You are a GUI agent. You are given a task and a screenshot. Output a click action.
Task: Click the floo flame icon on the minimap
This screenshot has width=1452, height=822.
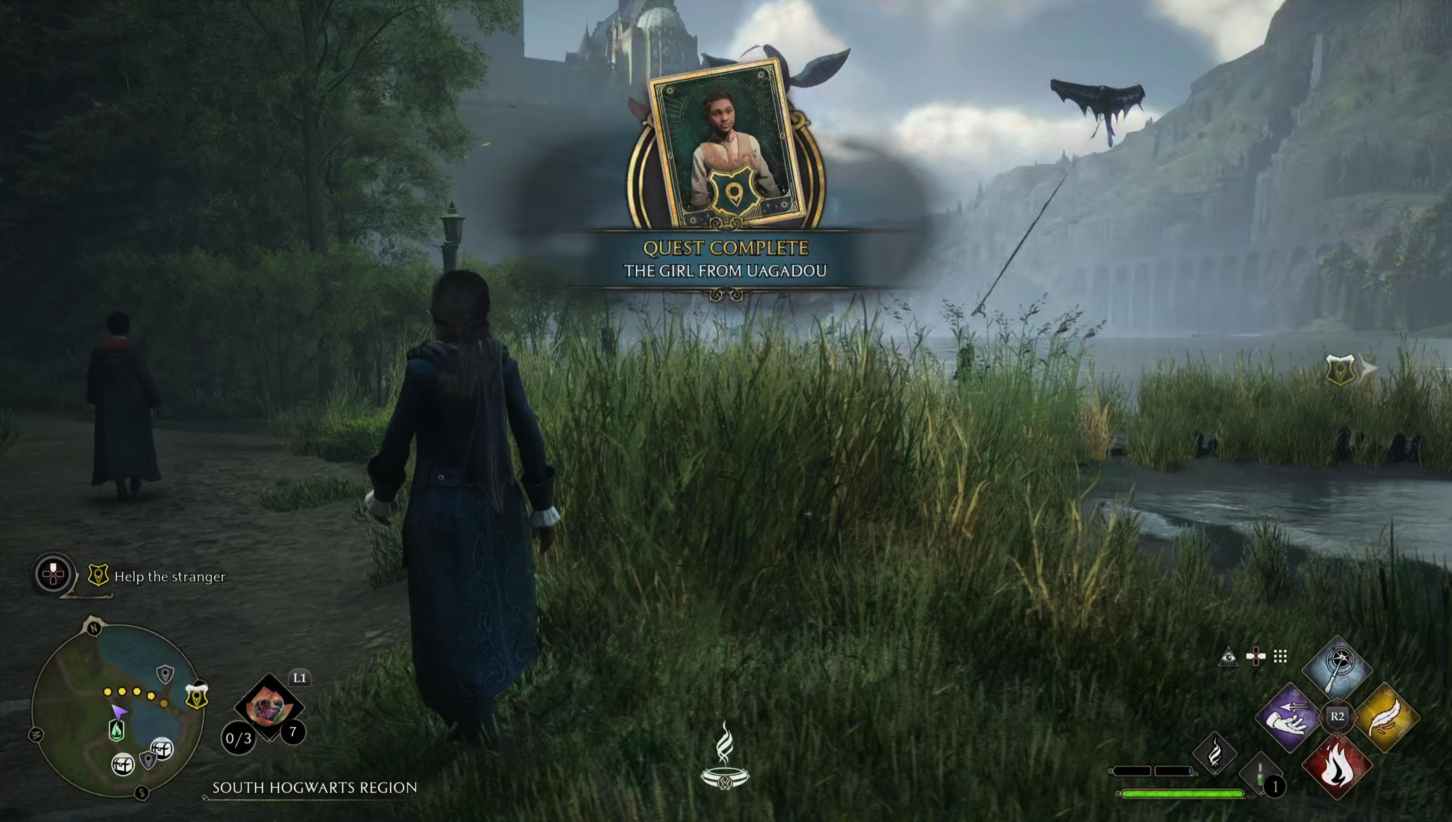[118, 731]
